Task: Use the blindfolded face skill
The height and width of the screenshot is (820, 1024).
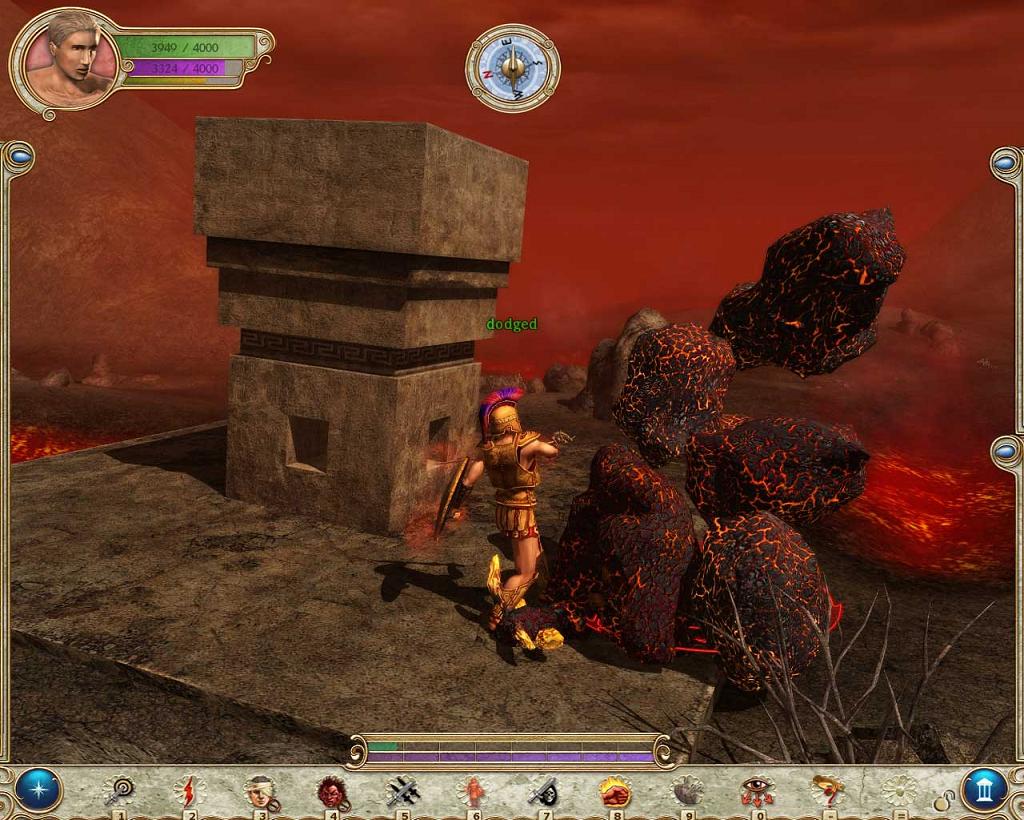Action: click(260, 791)
